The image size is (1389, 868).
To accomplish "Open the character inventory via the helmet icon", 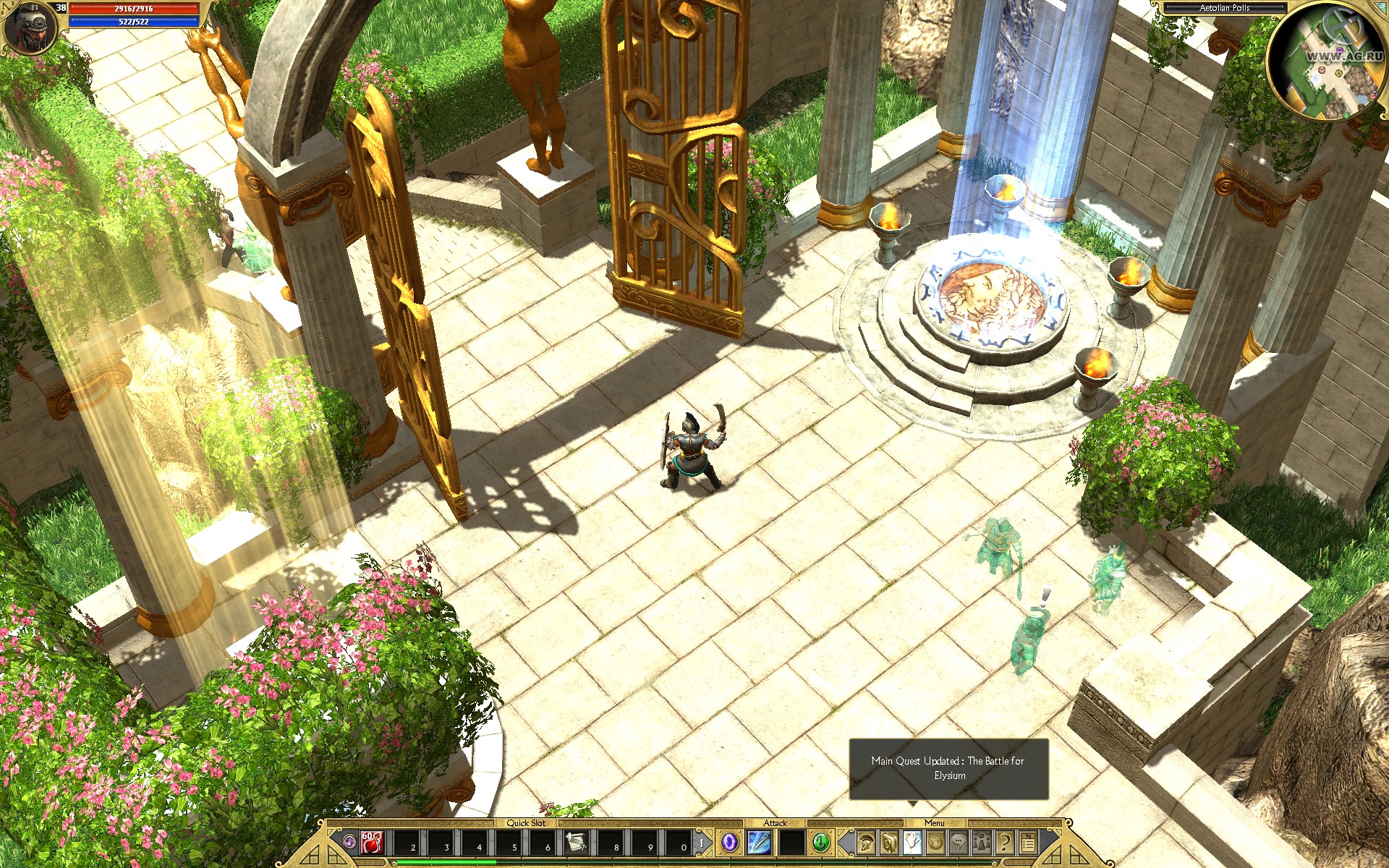I will click(865, 844).
